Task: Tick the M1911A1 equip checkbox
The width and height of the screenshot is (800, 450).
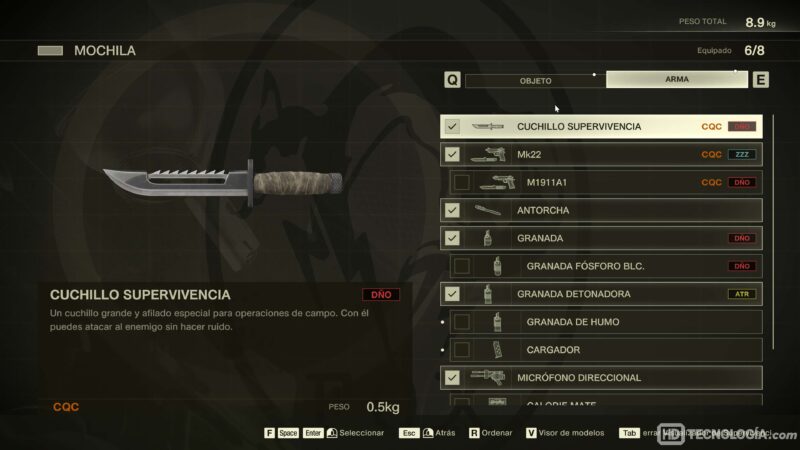Action: click(462, 183)
